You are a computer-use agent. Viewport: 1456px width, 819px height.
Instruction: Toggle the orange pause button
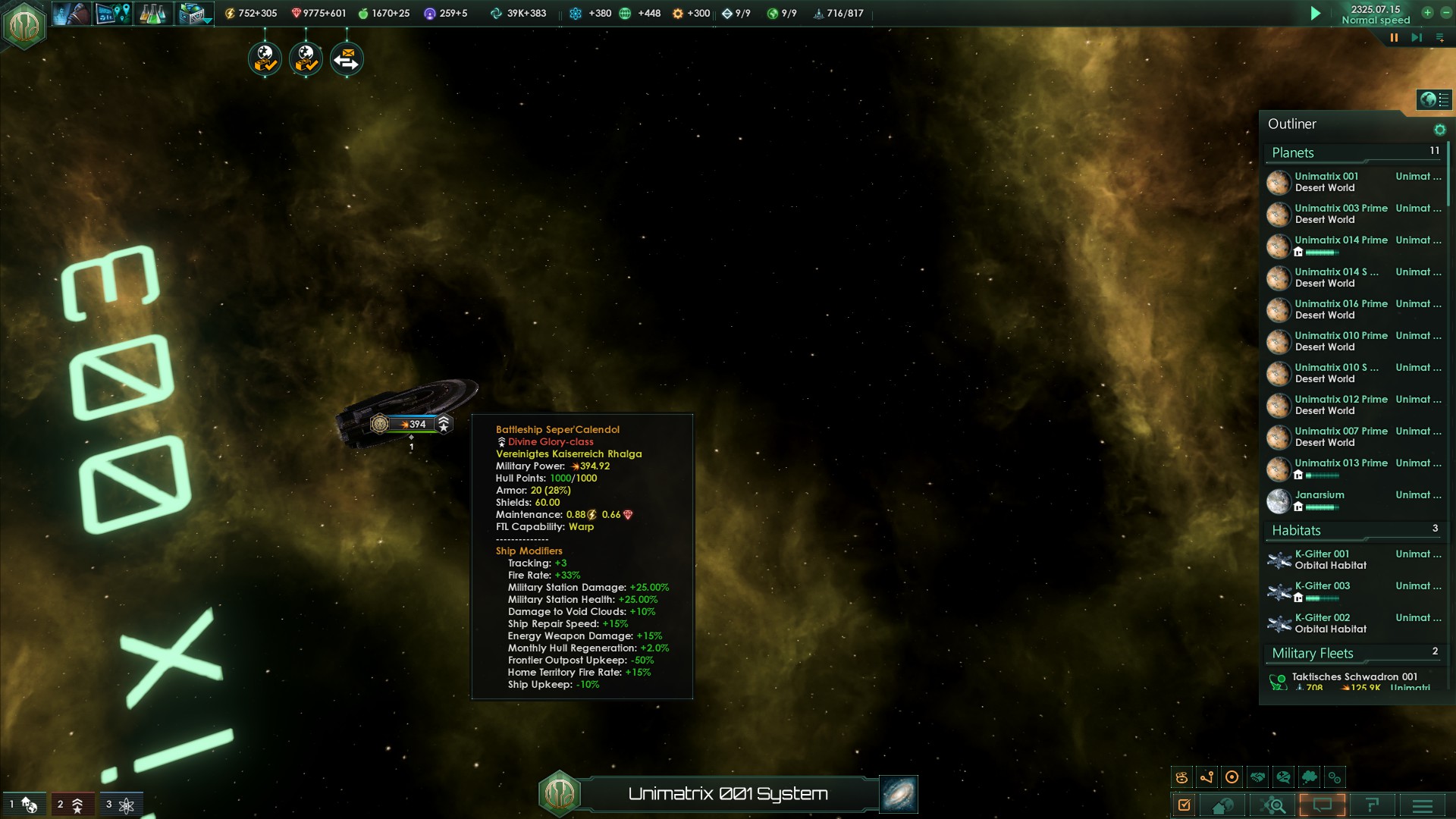click(x=1394, y=37)
